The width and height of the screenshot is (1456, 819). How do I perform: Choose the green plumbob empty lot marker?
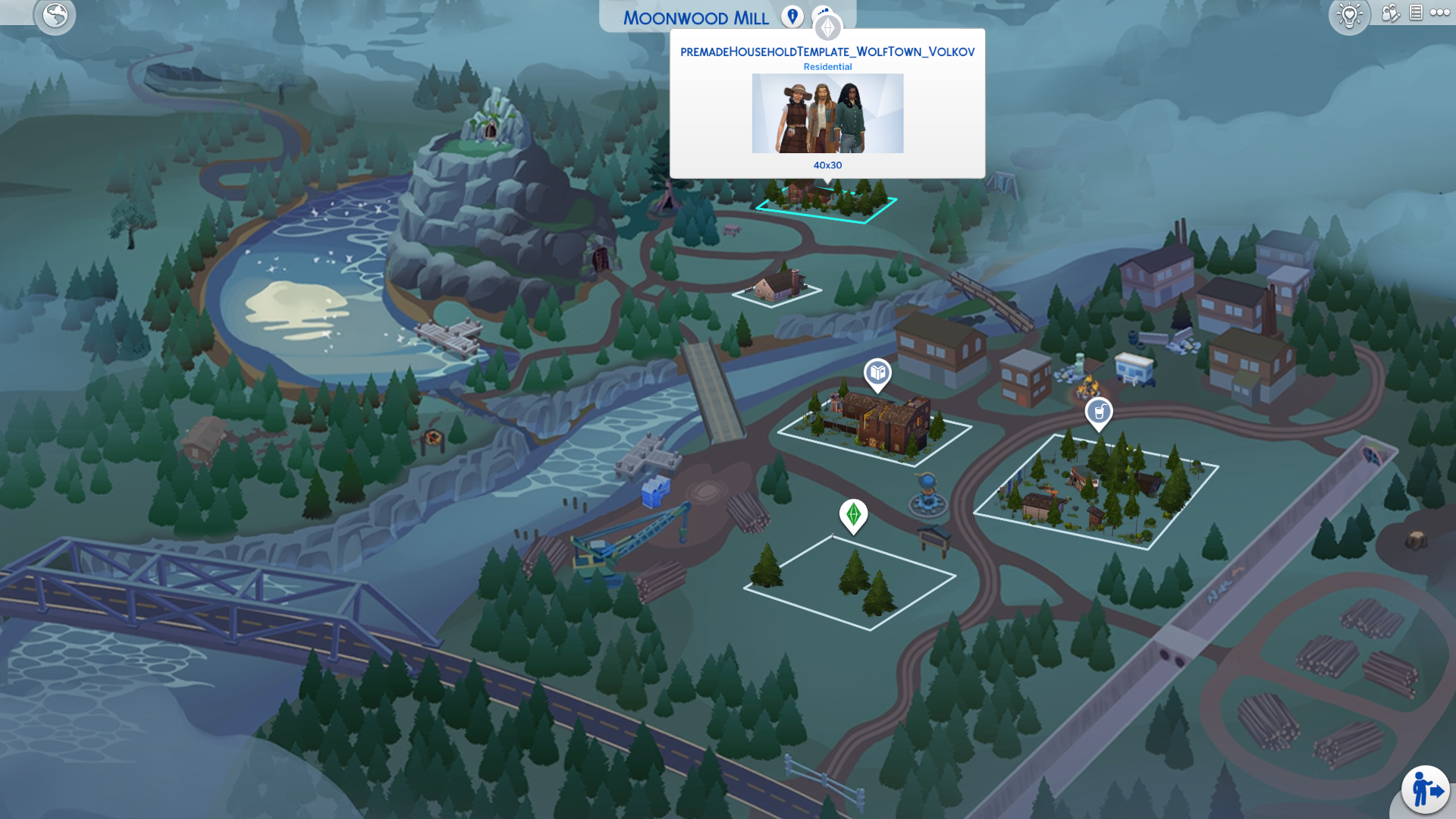[853, 515]
